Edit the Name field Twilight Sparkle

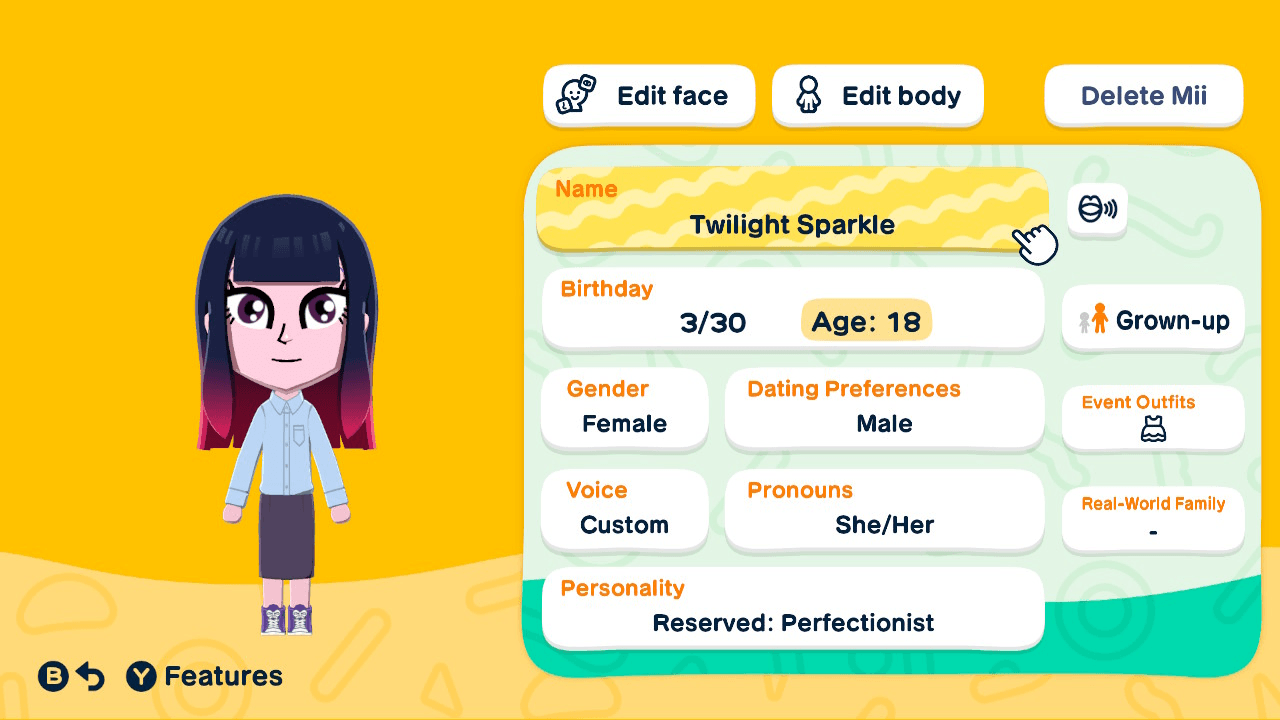(x=793, y=210)
